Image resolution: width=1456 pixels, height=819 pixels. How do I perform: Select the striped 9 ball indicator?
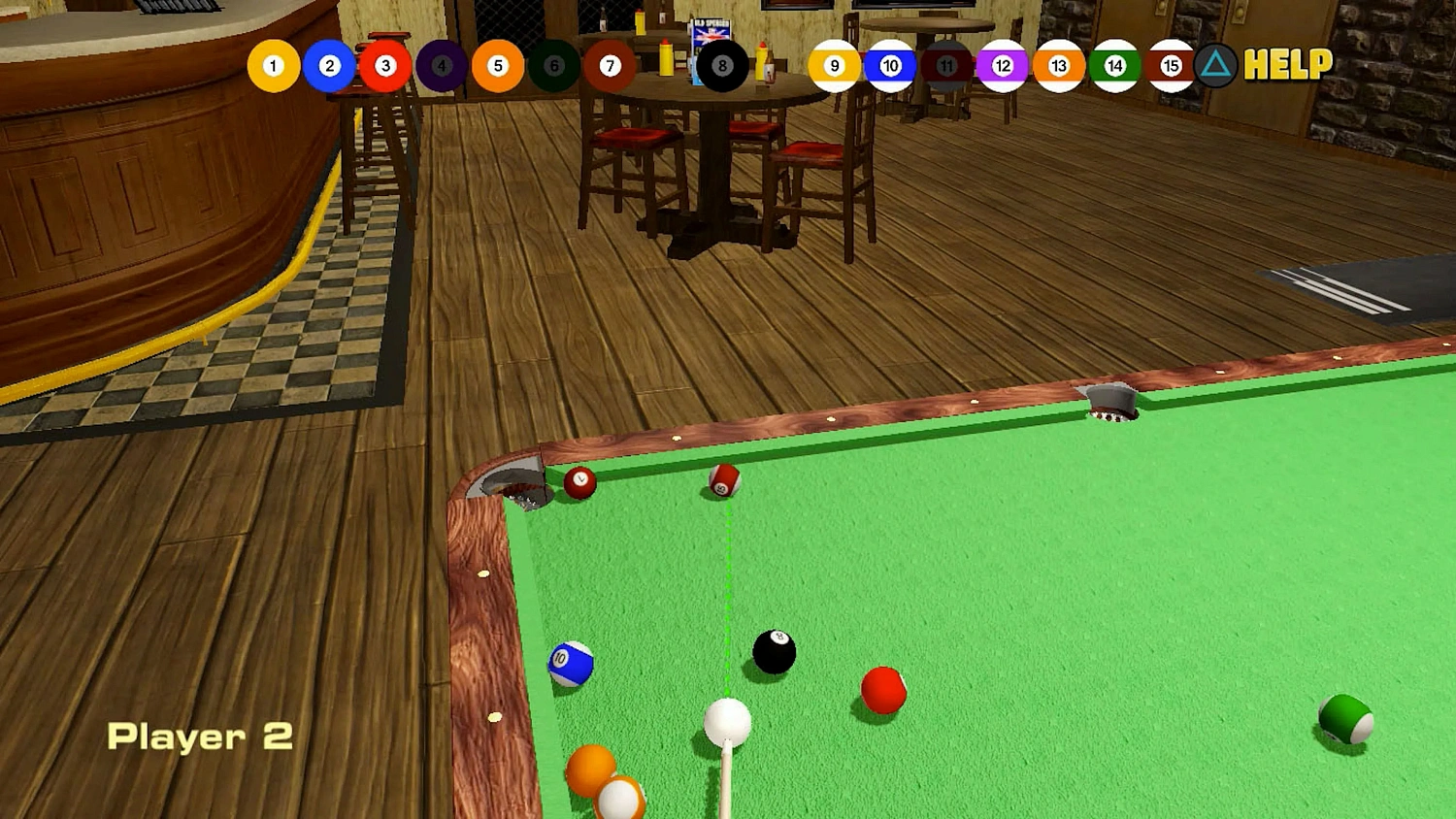833,65
